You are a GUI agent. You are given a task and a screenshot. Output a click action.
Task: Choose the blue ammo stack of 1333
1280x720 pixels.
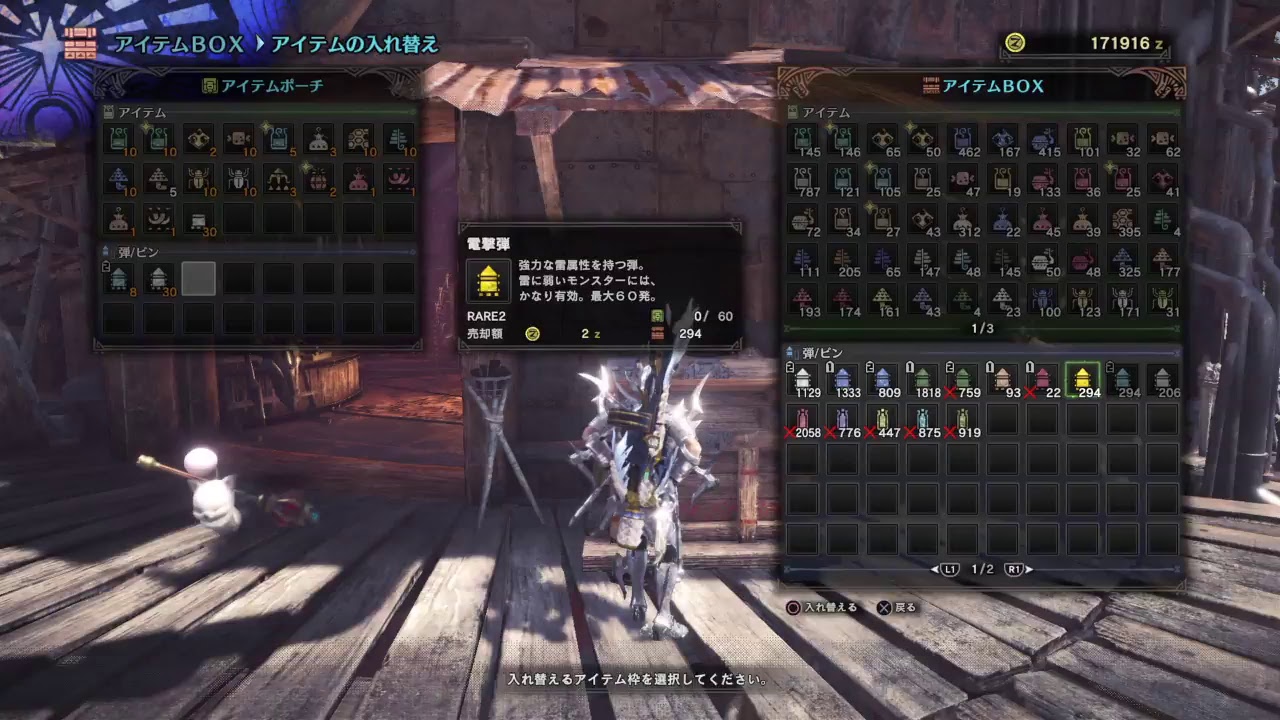[x=842, y=380]
